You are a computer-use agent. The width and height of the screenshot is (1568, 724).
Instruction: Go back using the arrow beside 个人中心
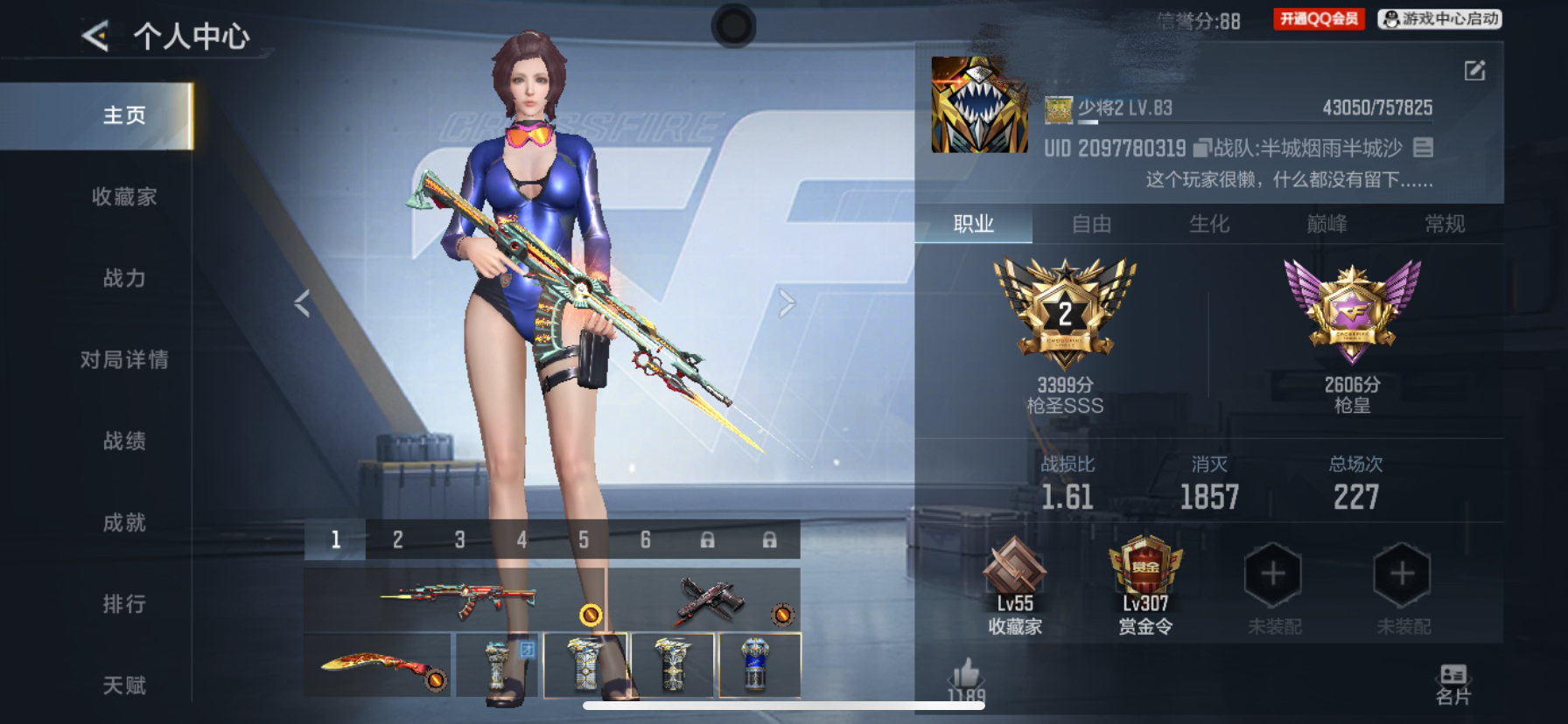point(95,36)
